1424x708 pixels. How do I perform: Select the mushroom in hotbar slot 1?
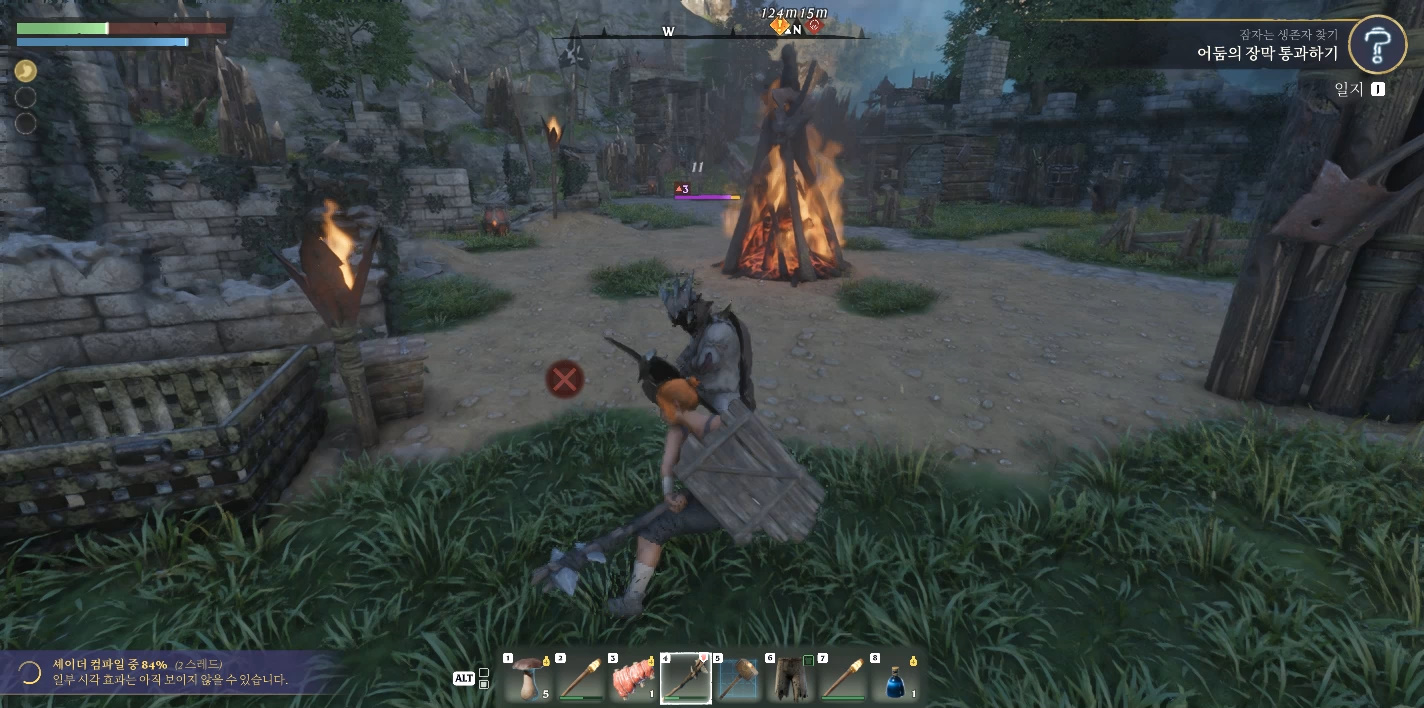[x=528, y=679]
